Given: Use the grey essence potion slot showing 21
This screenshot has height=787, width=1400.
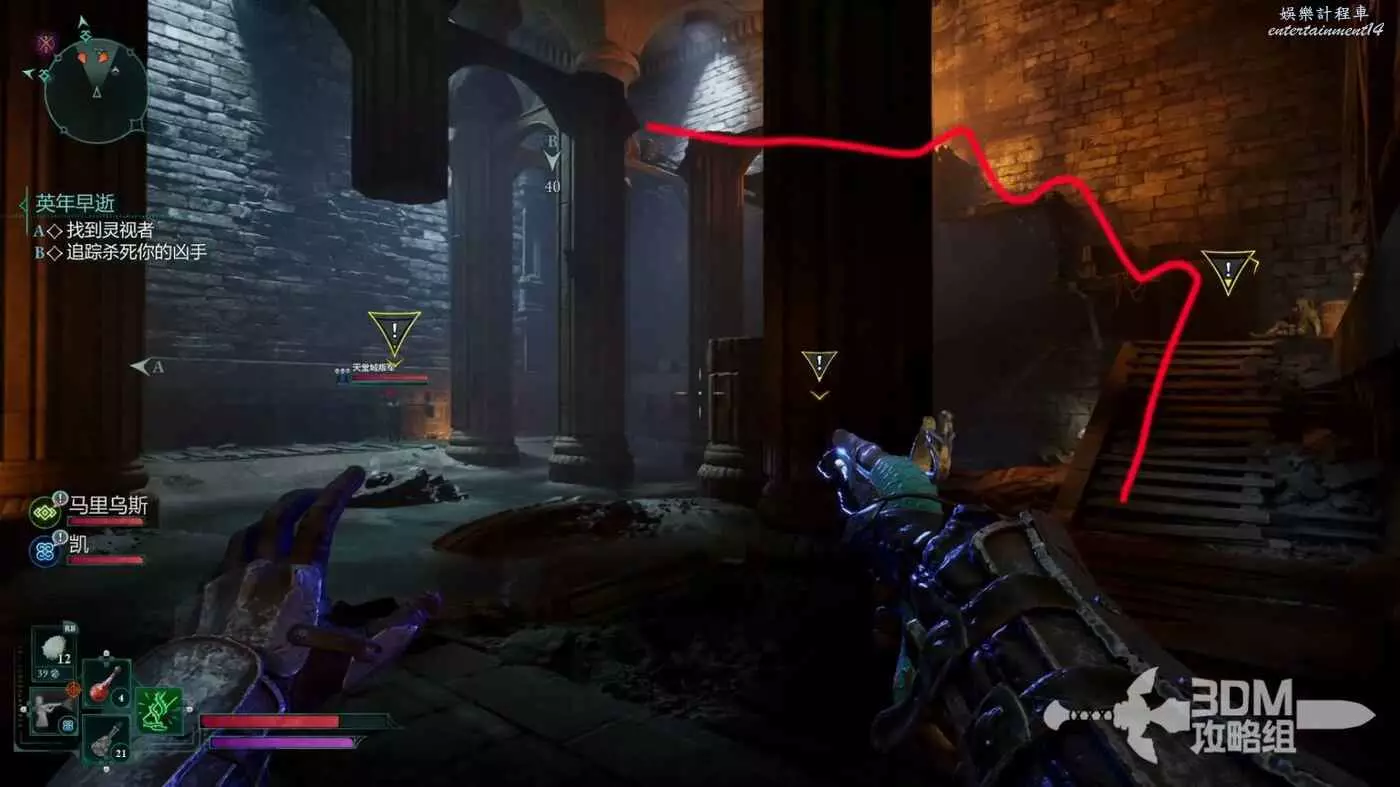Looking at the screenshot, I should point(106,741).
